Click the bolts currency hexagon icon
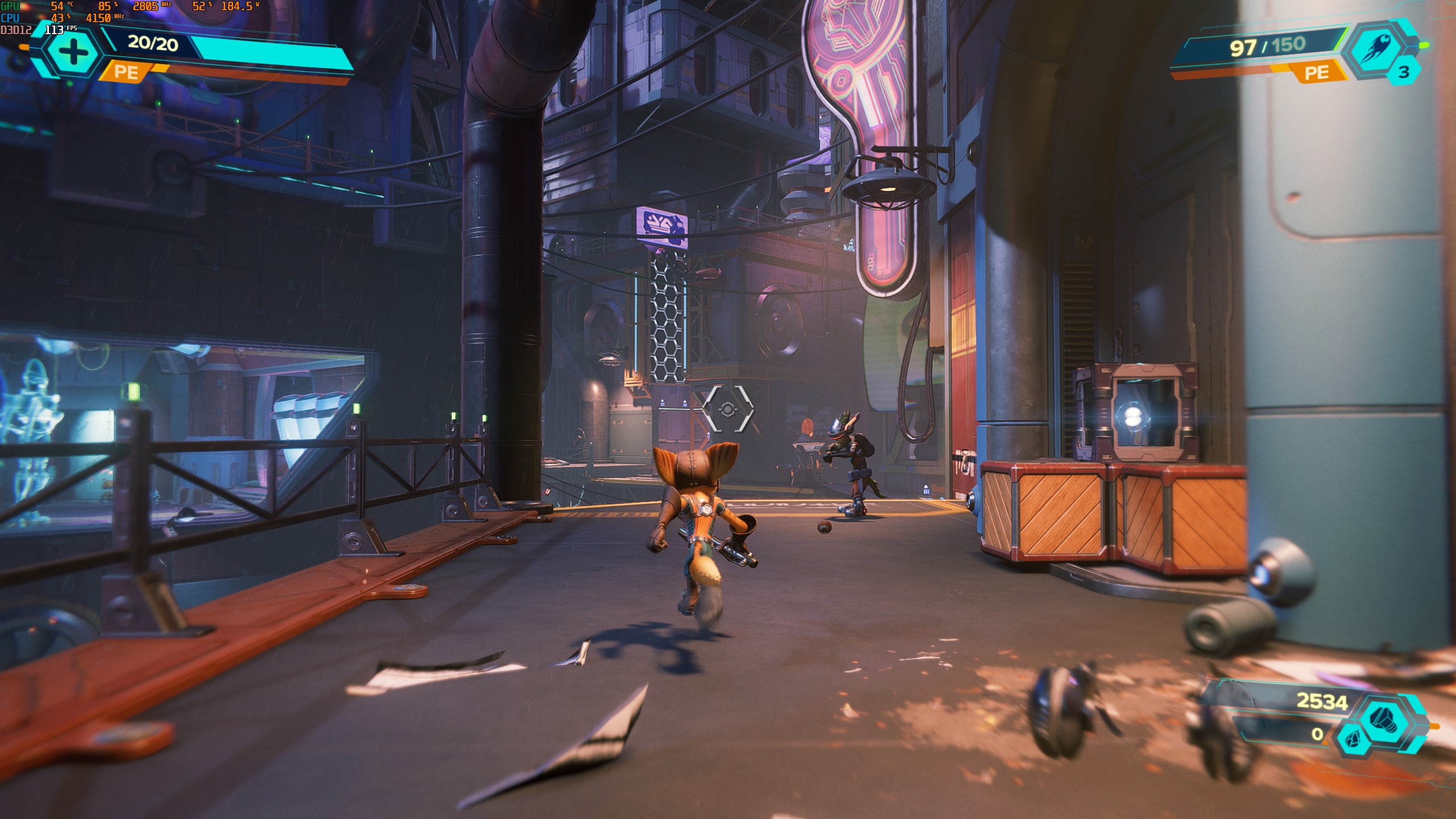This screenshot has width=1456, height=819. pyautogui.click(x=1392, y=719)
